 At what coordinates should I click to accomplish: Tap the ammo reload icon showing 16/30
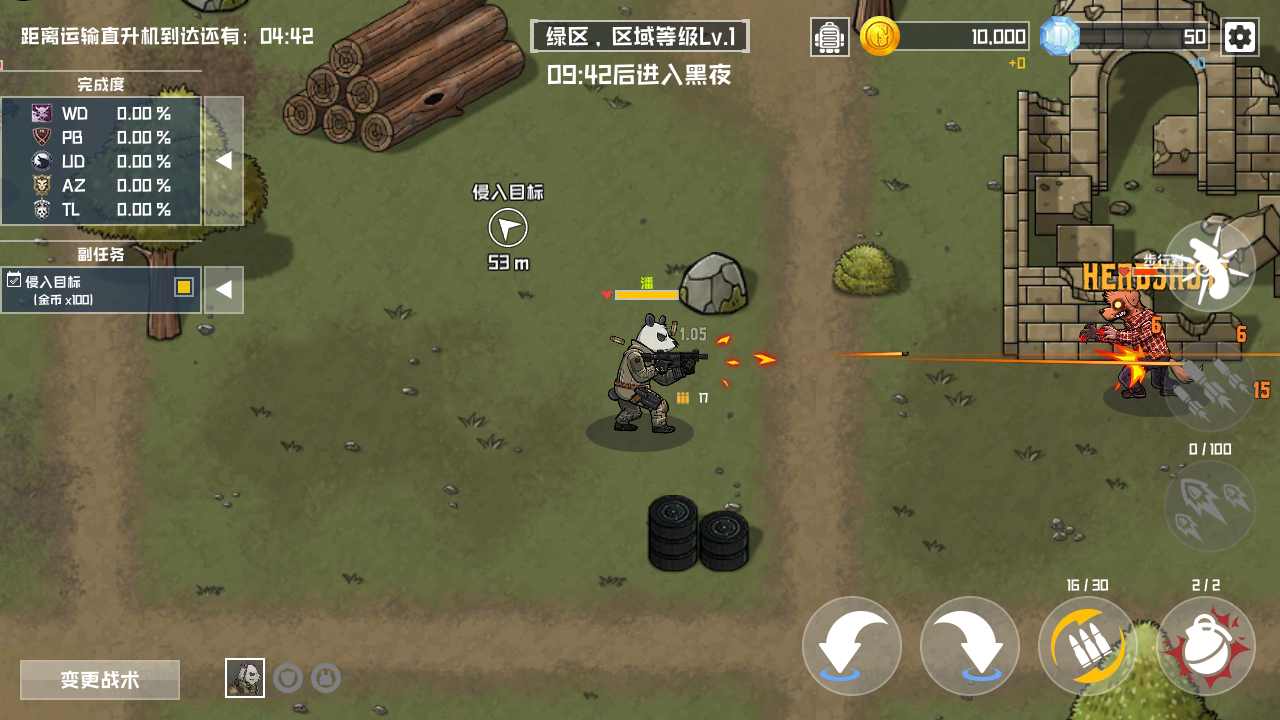pos(1086,646)
